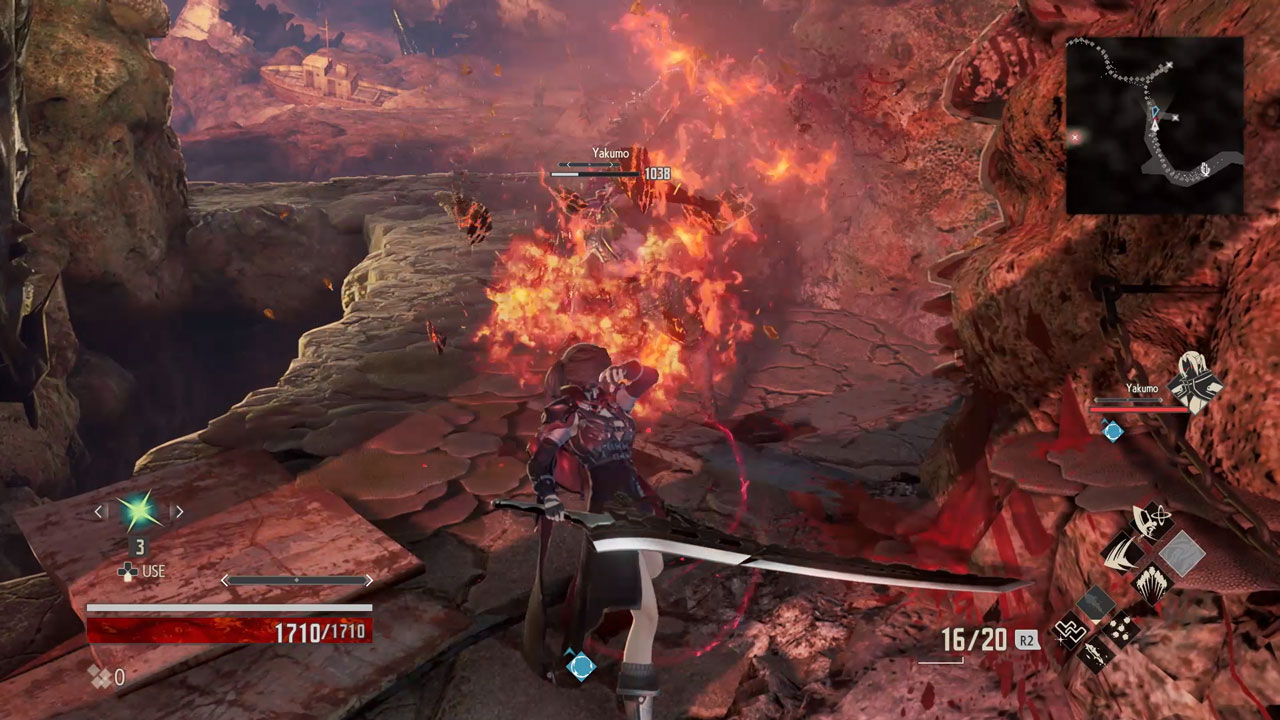Select the greyed-out swirl gift slot
The image size is (1280, 720).
click(x=1182, y=552)
